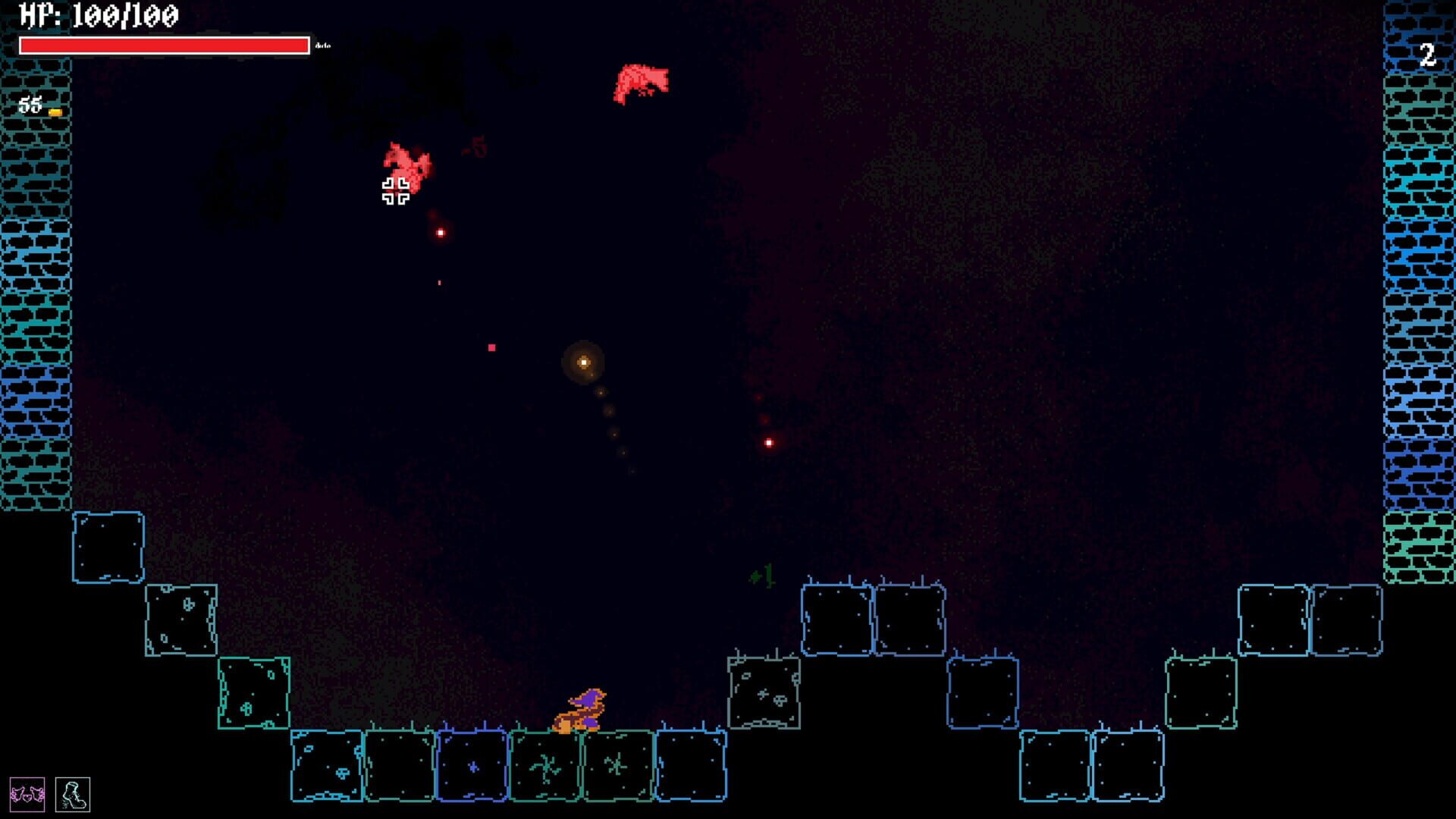Click the small red square projectile
1456x819 pixels.
pos(491,347)
